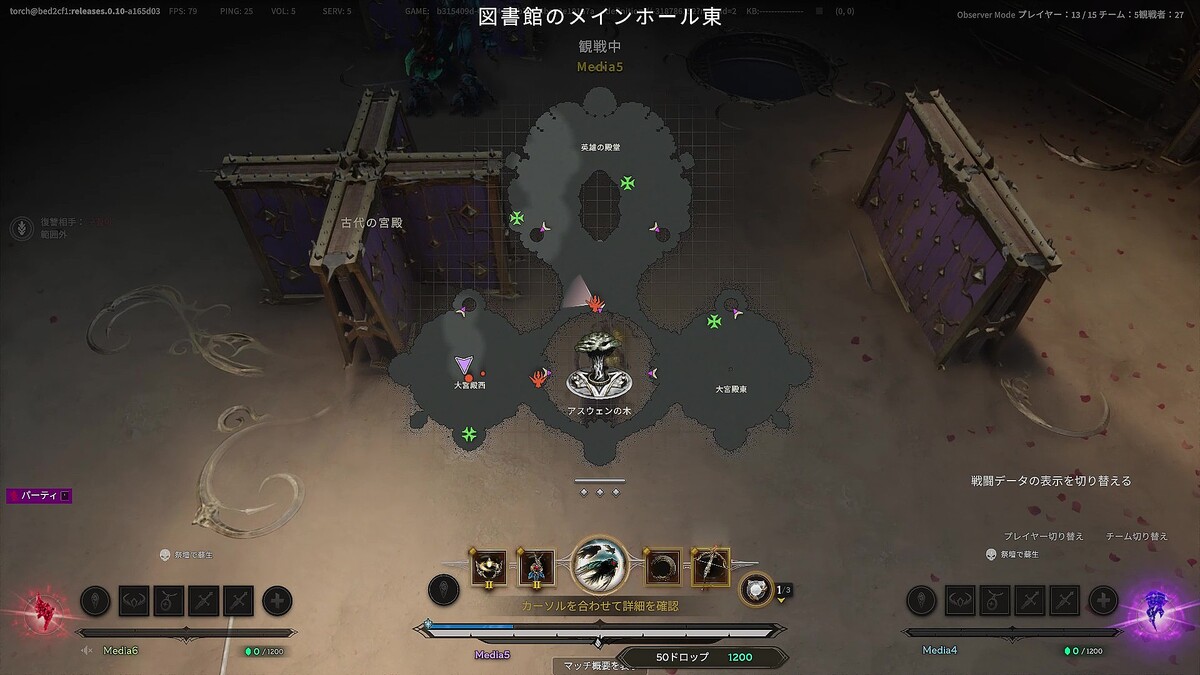The height and width of the screenshot is (675, 1200).
Task: Click the plus button in Media4's item bar
Action: (x=1103, y=600)
